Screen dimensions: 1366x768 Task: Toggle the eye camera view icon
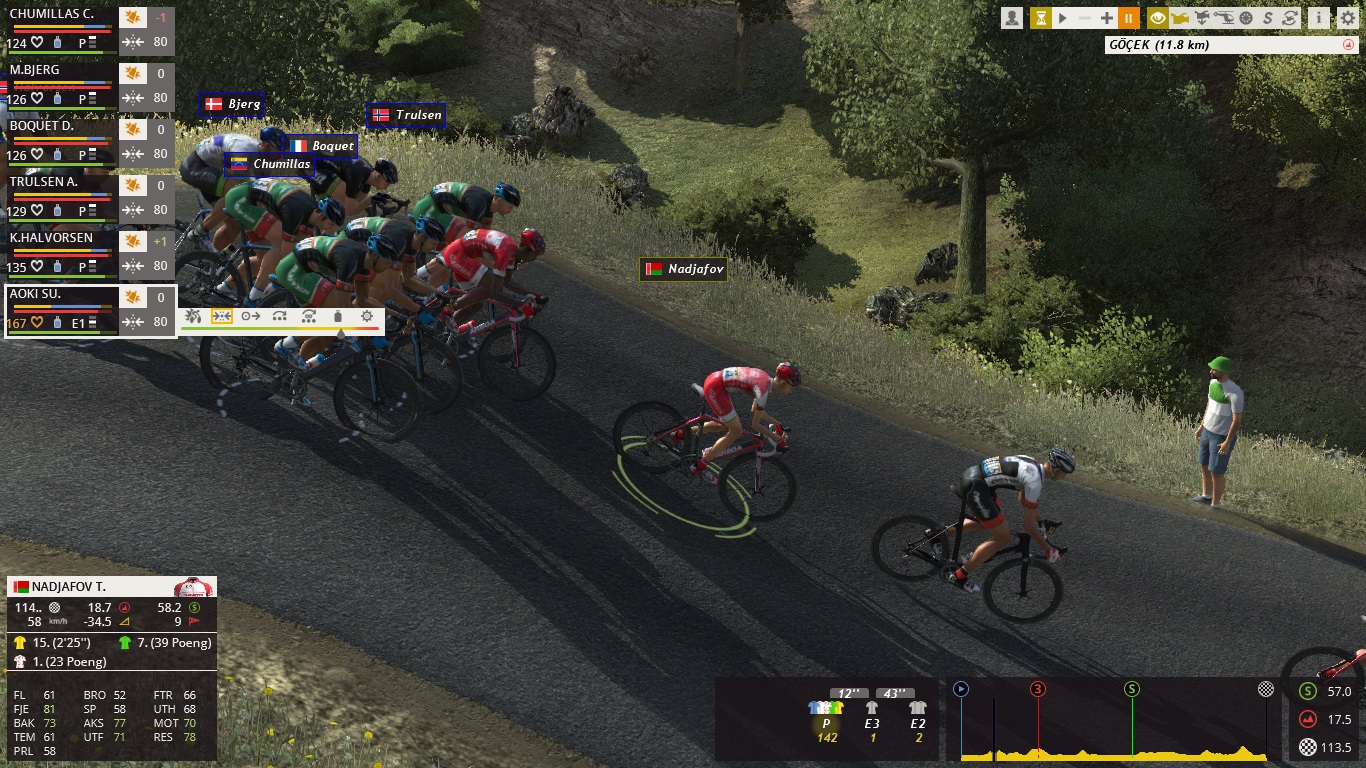[x=1158, y=17]
